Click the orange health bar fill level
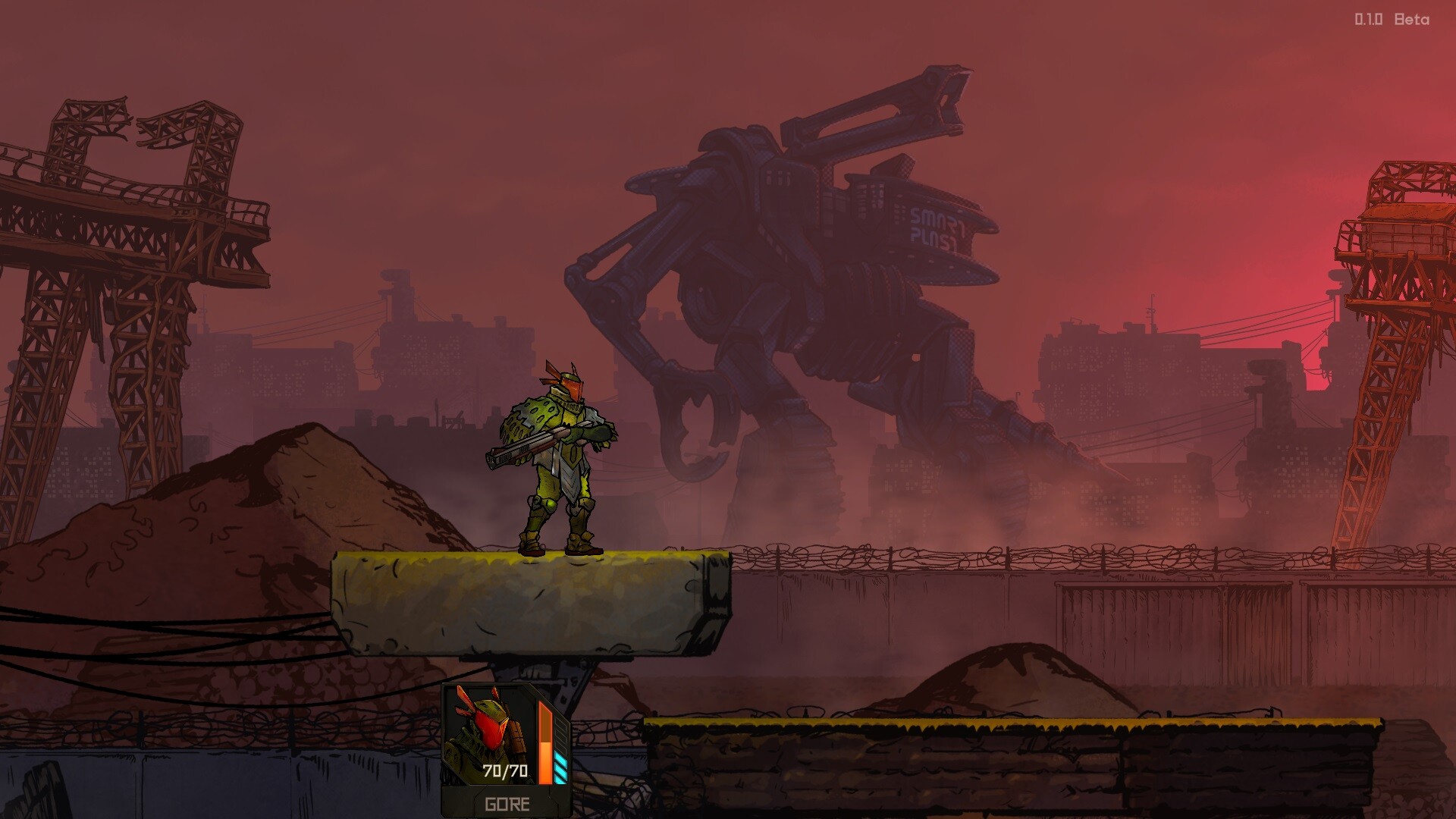This screenshot has width=1456, height=819. coord(545,762)
